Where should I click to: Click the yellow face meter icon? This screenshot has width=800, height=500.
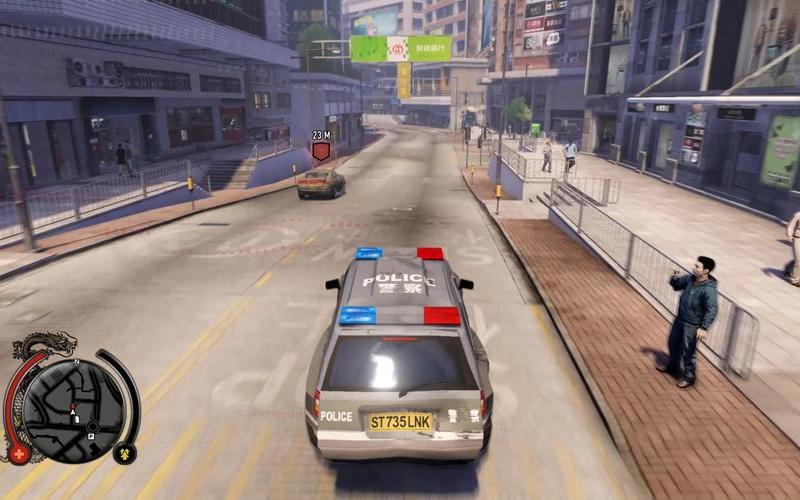[124, 453]
